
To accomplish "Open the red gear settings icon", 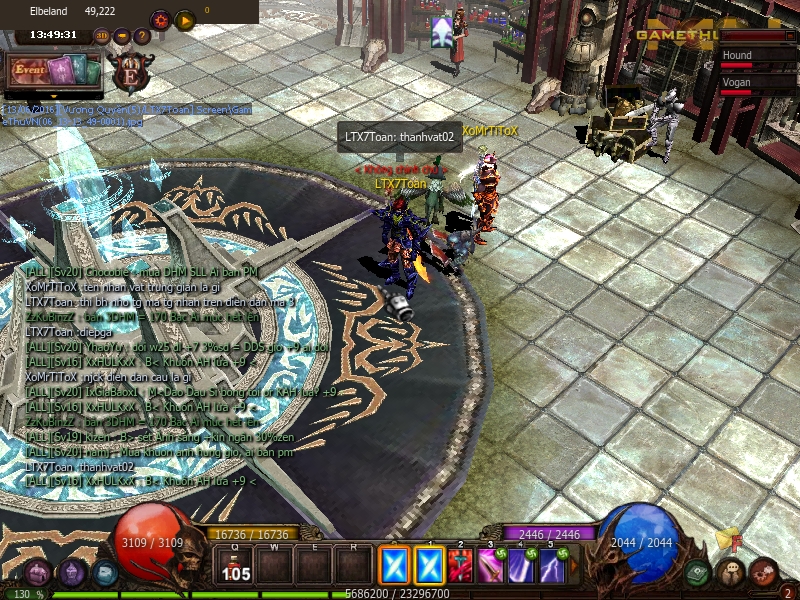I will click(x=160, y=19).
